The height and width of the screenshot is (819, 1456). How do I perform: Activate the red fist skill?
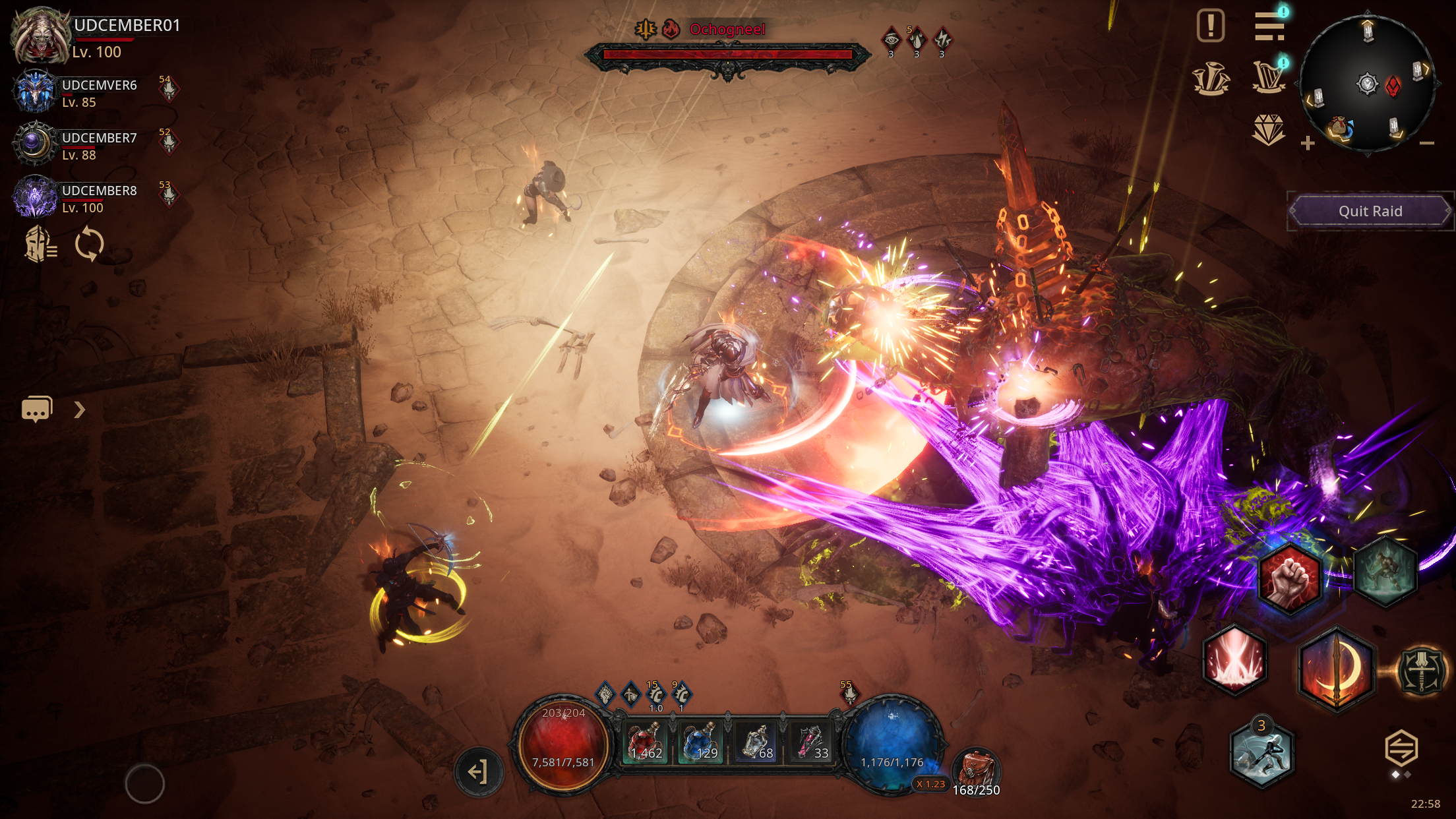1289,578
